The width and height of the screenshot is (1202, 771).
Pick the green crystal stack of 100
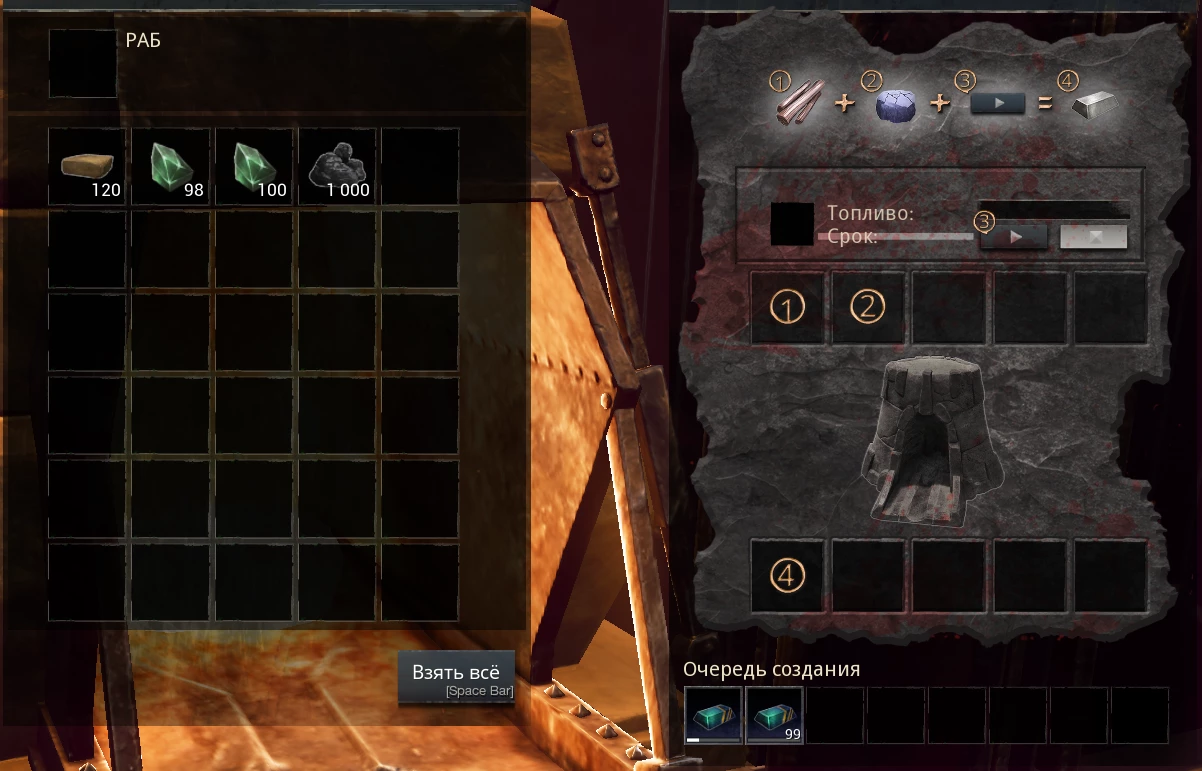pos(254,166)
